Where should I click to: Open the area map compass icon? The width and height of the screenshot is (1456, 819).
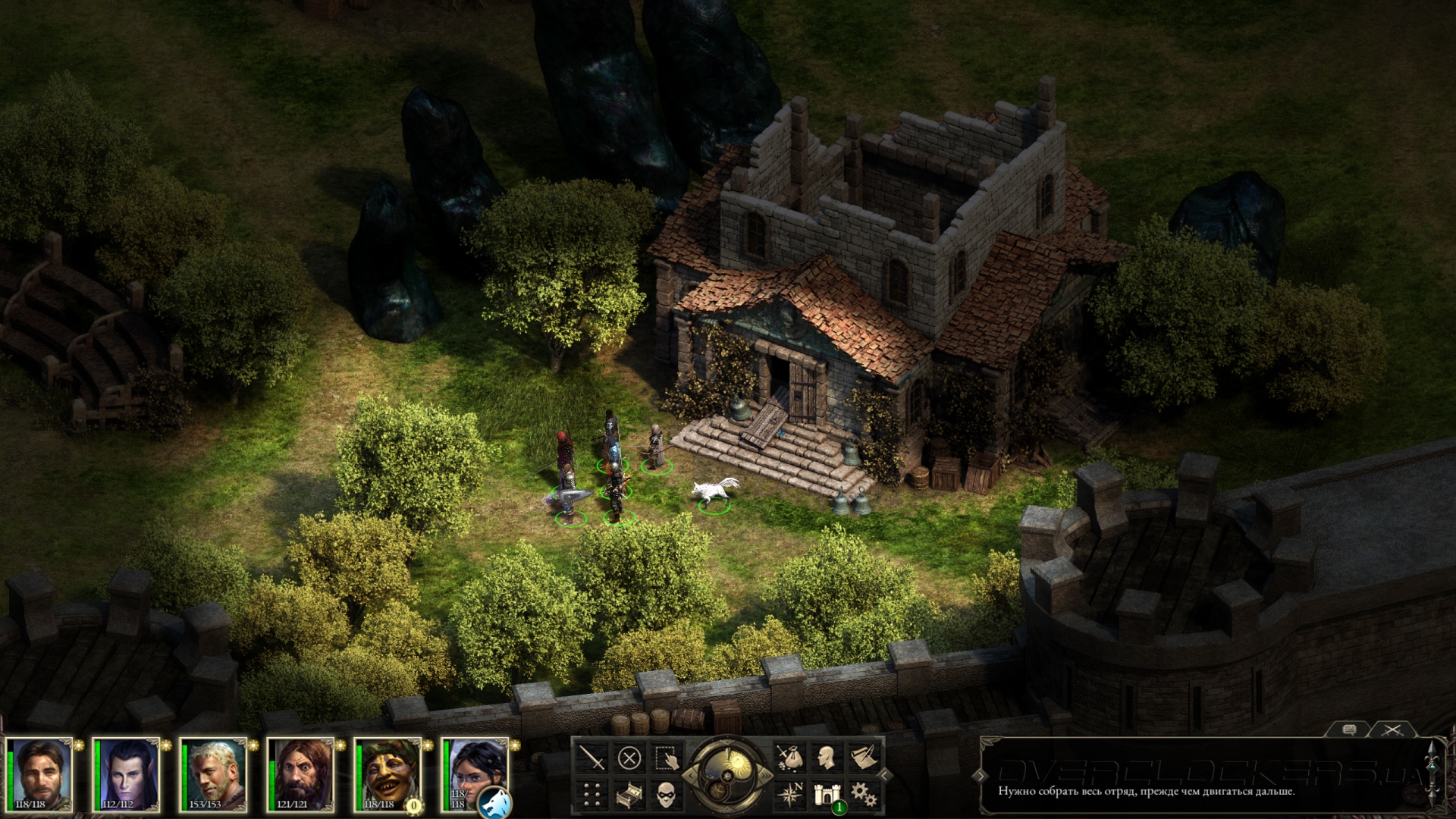(x=789, y=795)
